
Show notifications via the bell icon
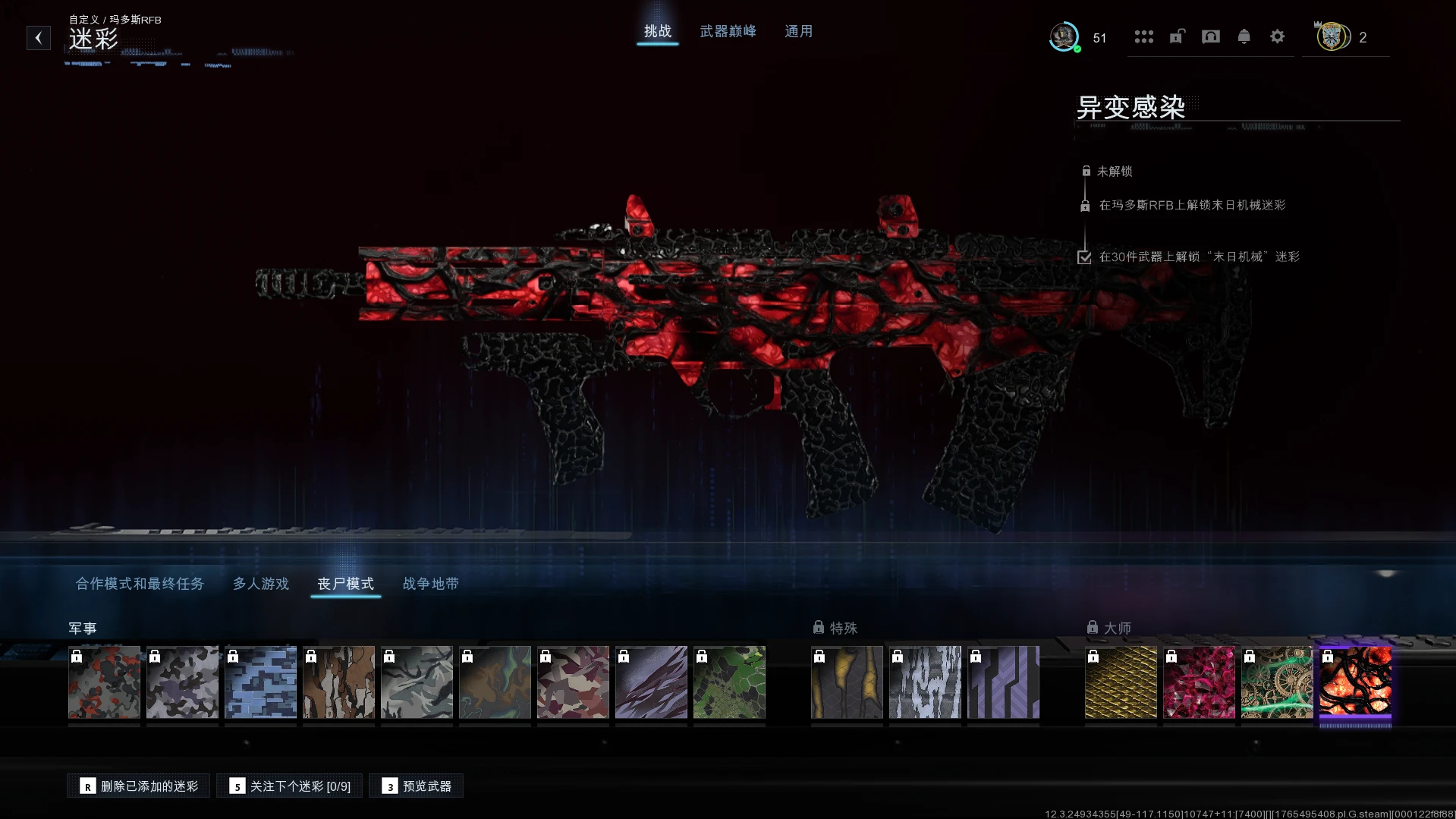1244,36
